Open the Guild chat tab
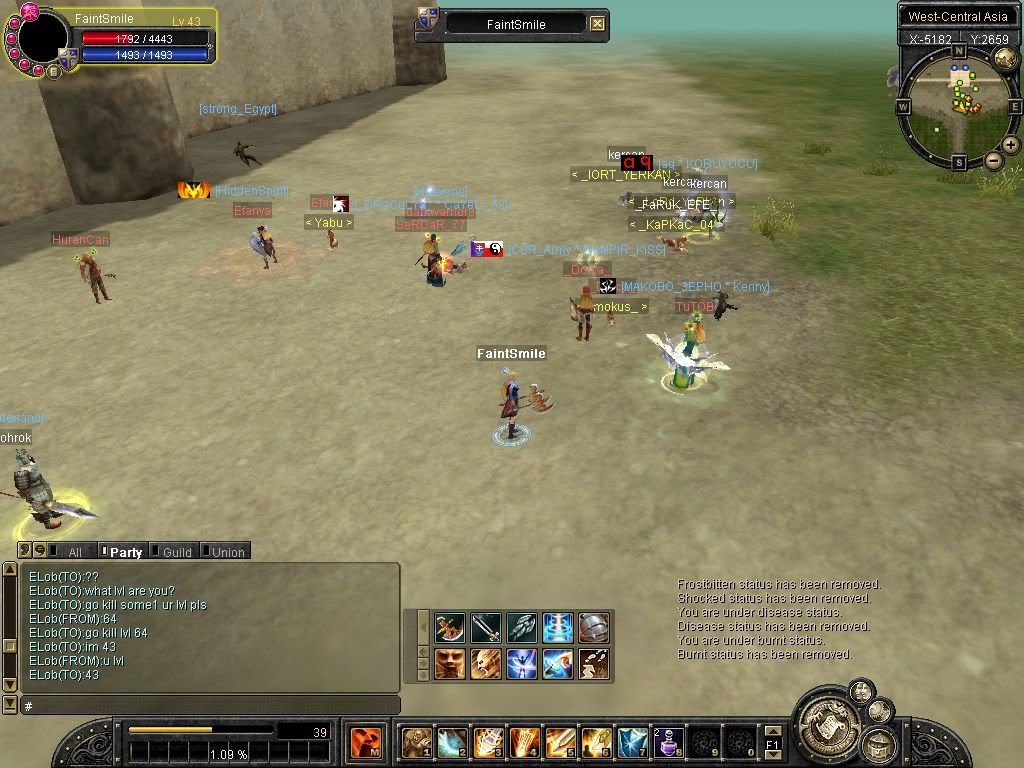 tap(174, 551)
